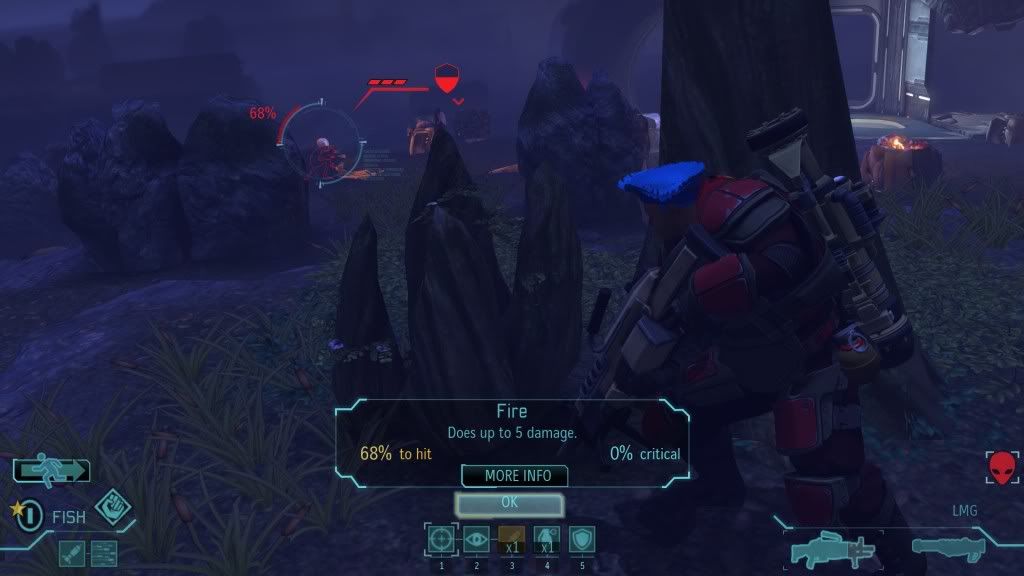Activate the Overwatch eye ability

point(476,540)
